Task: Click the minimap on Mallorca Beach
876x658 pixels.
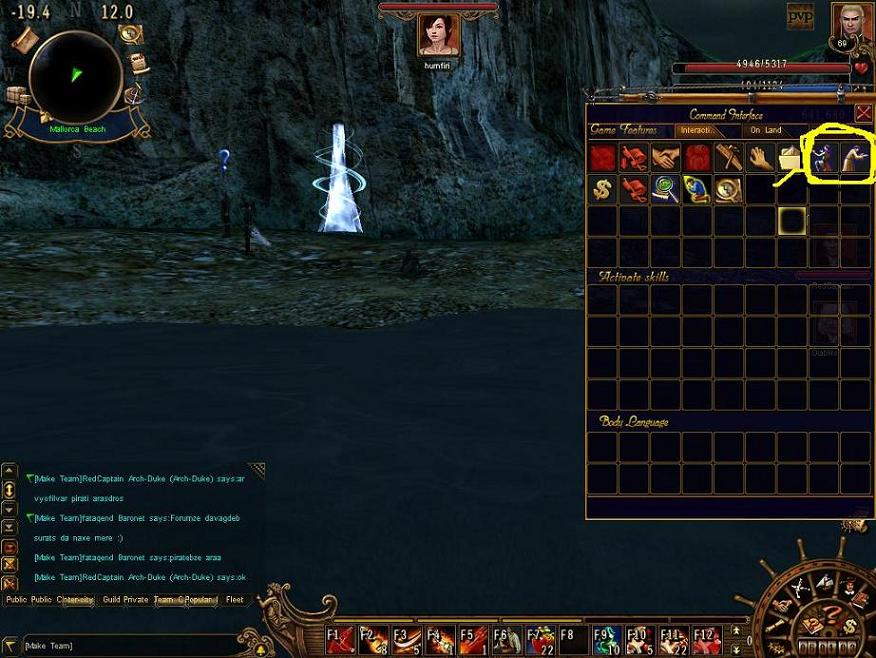Action: 76,75
